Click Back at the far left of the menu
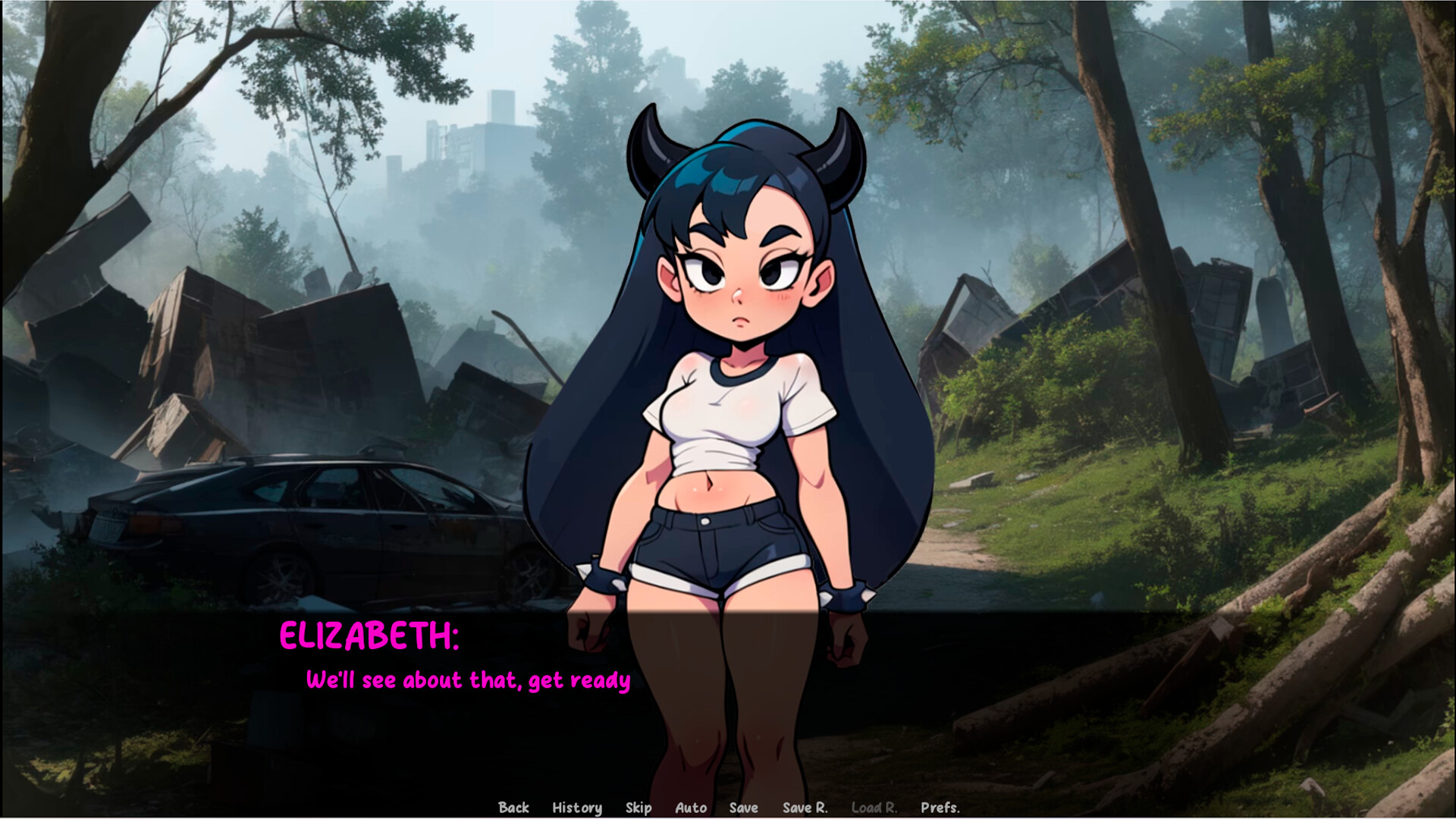Image resolution: width=1456 pixels, height=819 pixels. [514, 808]
